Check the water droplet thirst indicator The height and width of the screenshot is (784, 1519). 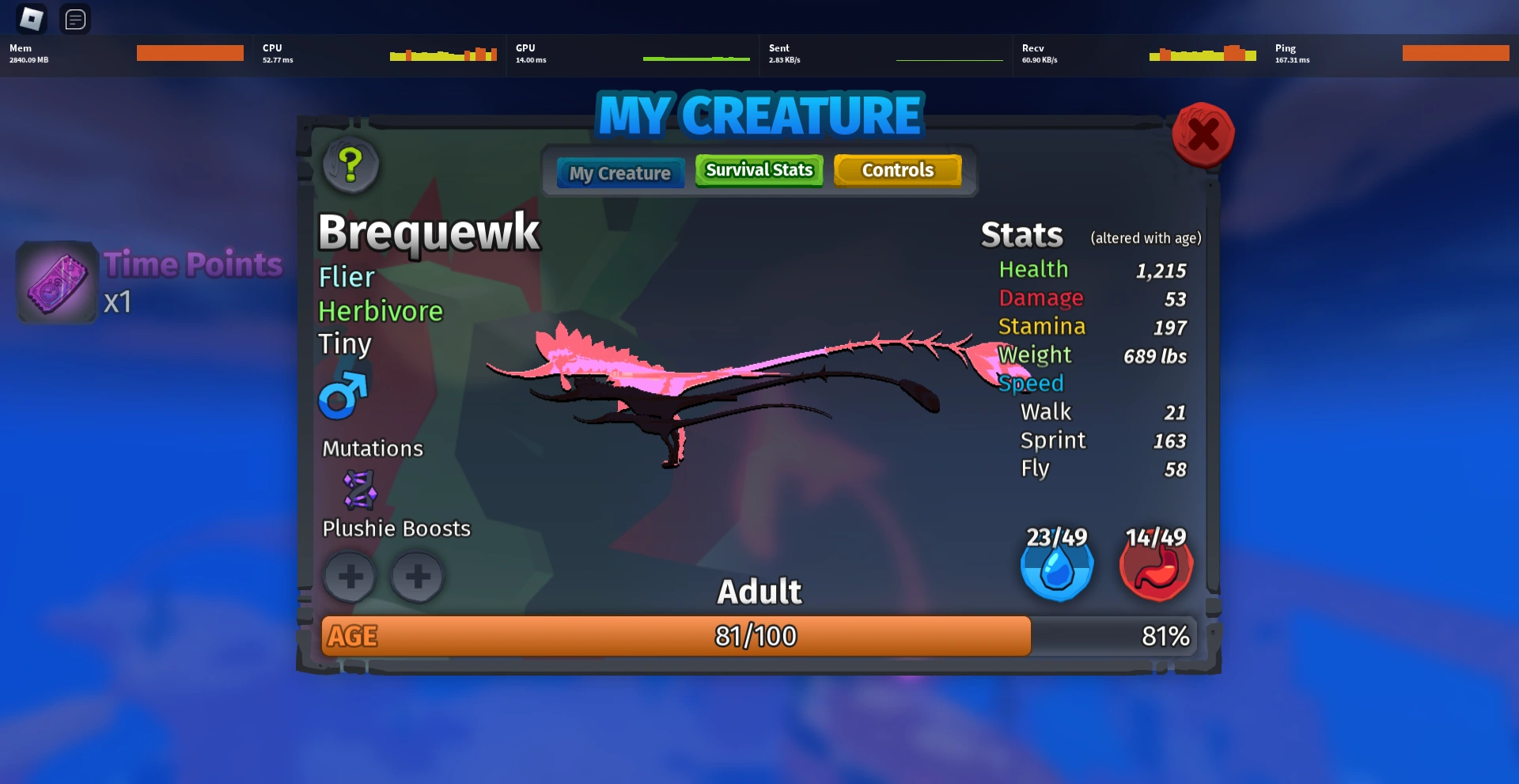(1057, 566)
